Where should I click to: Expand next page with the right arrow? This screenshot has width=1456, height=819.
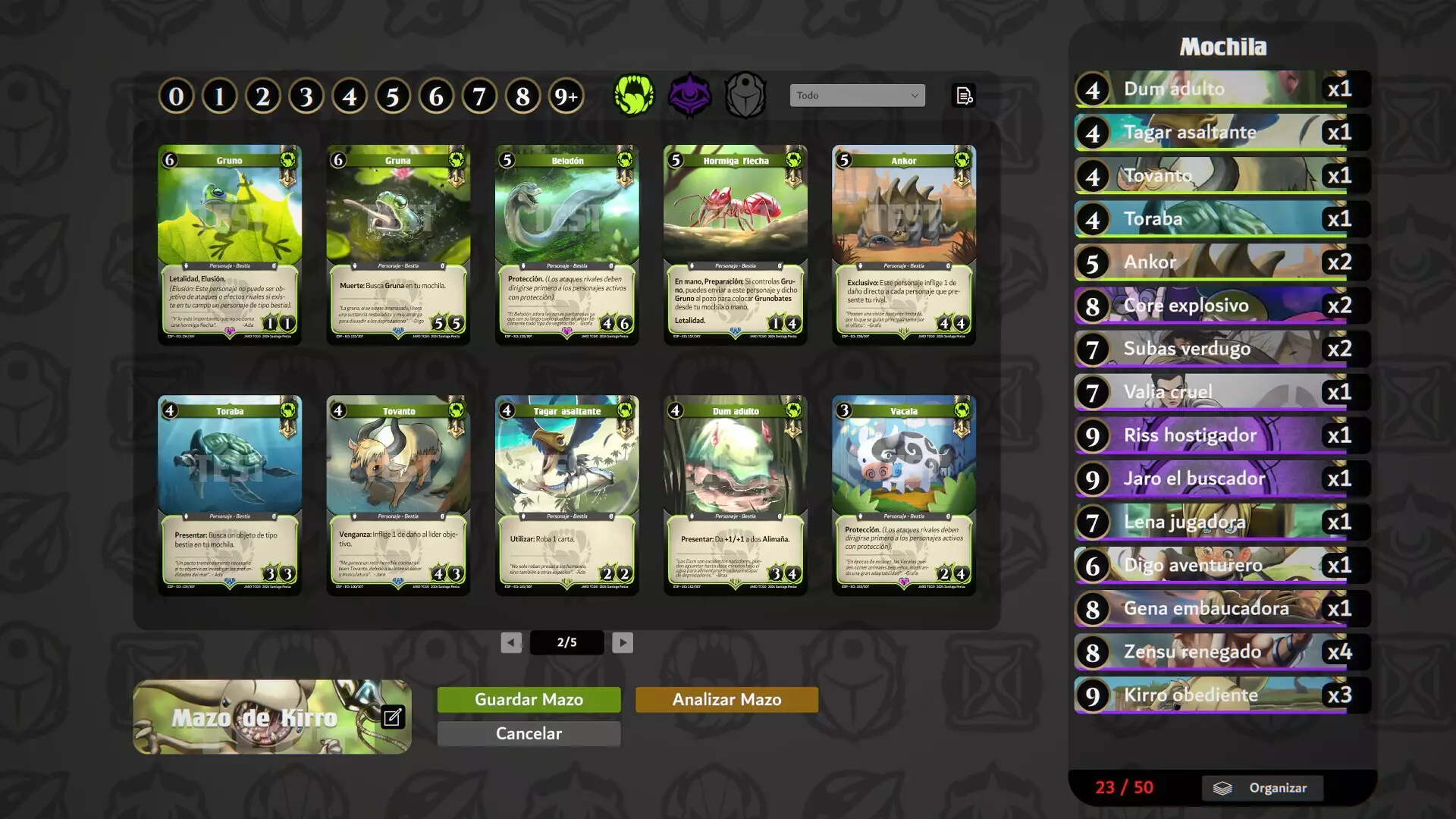tap(623, 642)
